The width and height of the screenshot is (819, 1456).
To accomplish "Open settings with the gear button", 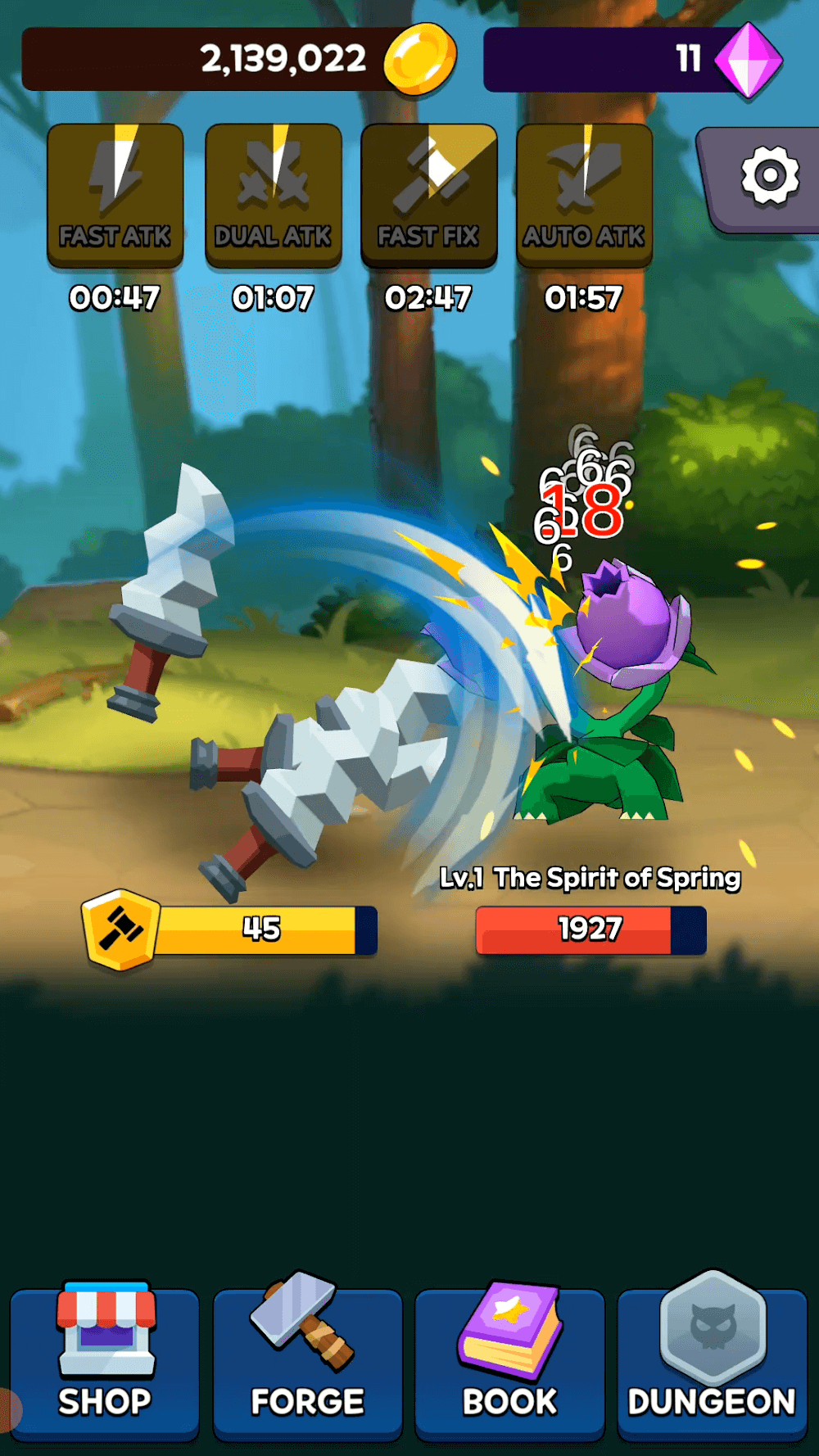I will (x=768, y=176).
